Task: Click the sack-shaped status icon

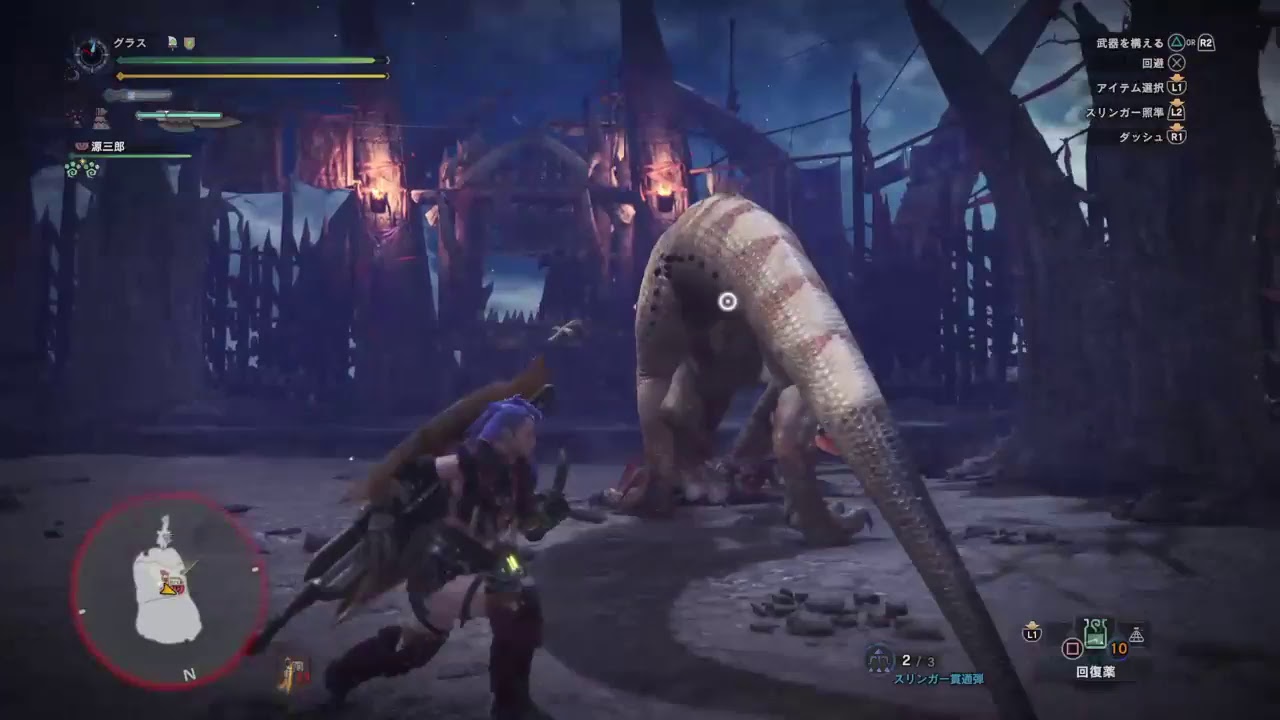Action: click(x=102, y=118)
